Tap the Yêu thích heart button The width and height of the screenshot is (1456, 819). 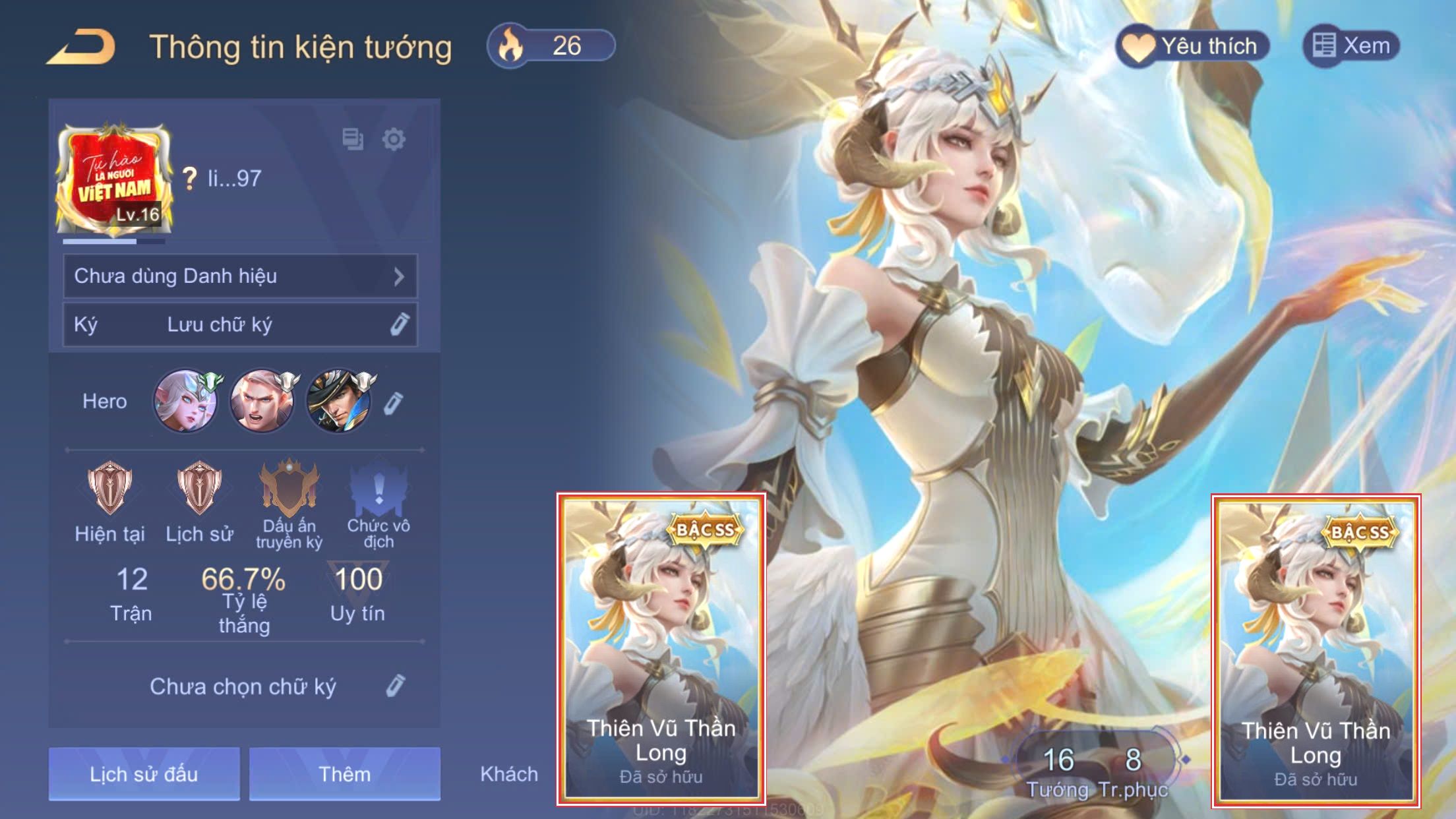point(1192,46)
